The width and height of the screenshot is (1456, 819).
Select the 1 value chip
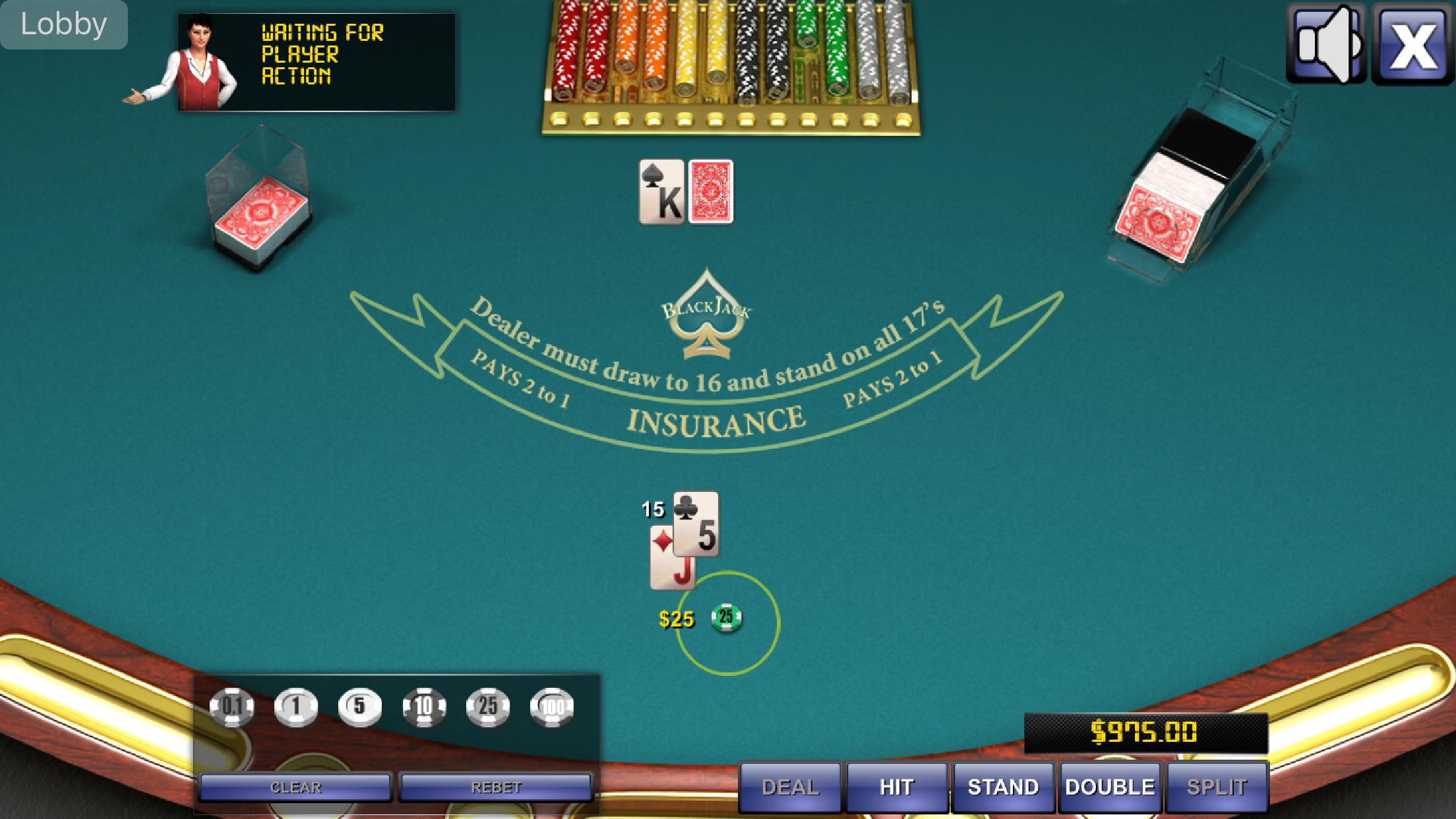coord(295,707)
